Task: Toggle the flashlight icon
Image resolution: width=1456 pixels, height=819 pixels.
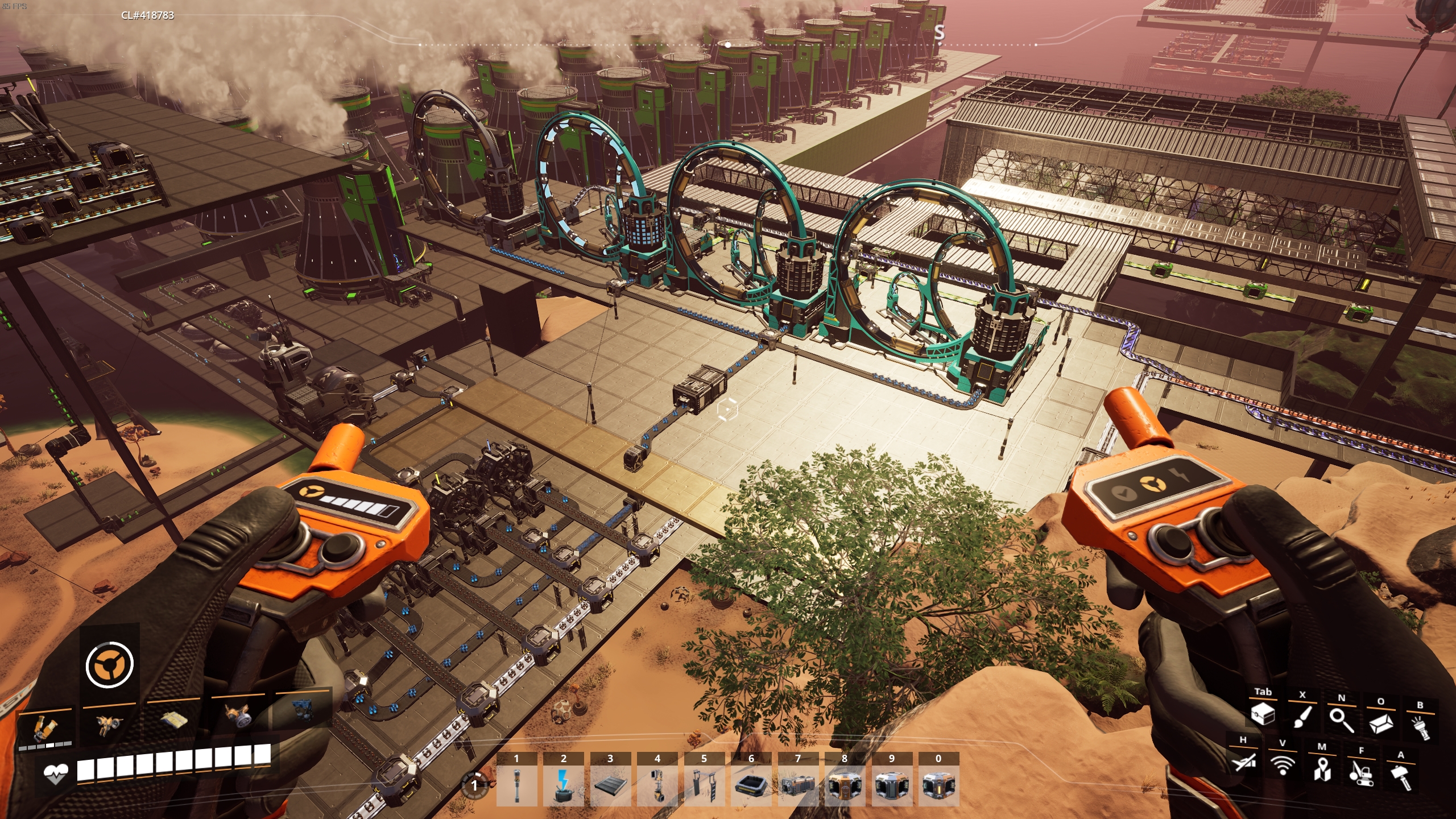Action: [x=1420, y=727]
